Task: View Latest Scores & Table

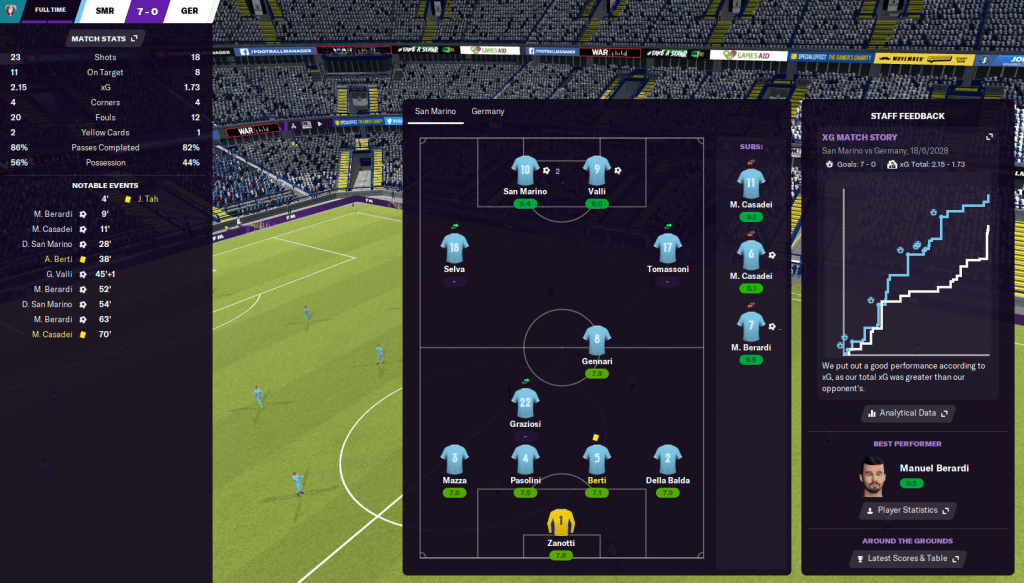Action: point(907,558)
